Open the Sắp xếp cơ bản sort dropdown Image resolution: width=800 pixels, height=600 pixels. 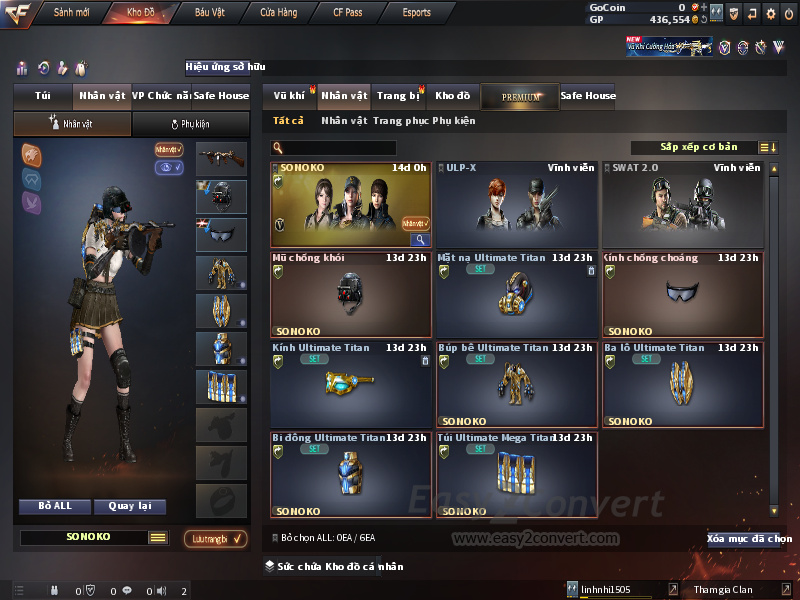click(x=698, y=147)
